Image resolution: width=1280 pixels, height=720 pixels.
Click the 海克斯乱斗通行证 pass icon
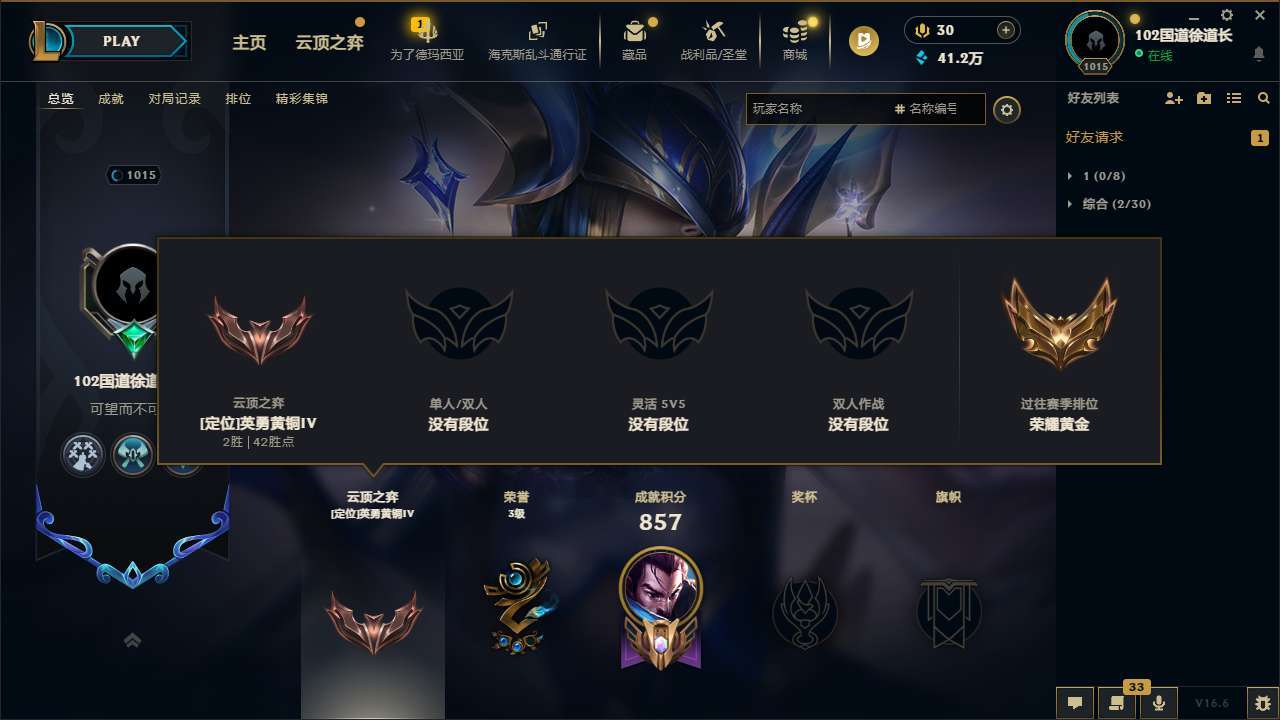[538, 31]
